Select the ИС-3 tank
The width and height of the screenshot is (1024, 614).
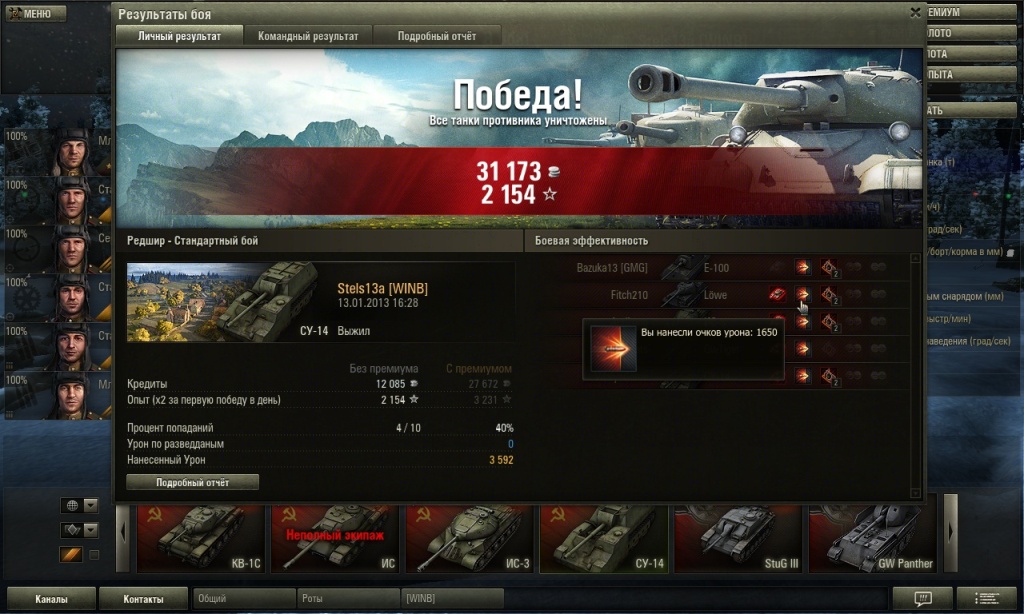469,539
